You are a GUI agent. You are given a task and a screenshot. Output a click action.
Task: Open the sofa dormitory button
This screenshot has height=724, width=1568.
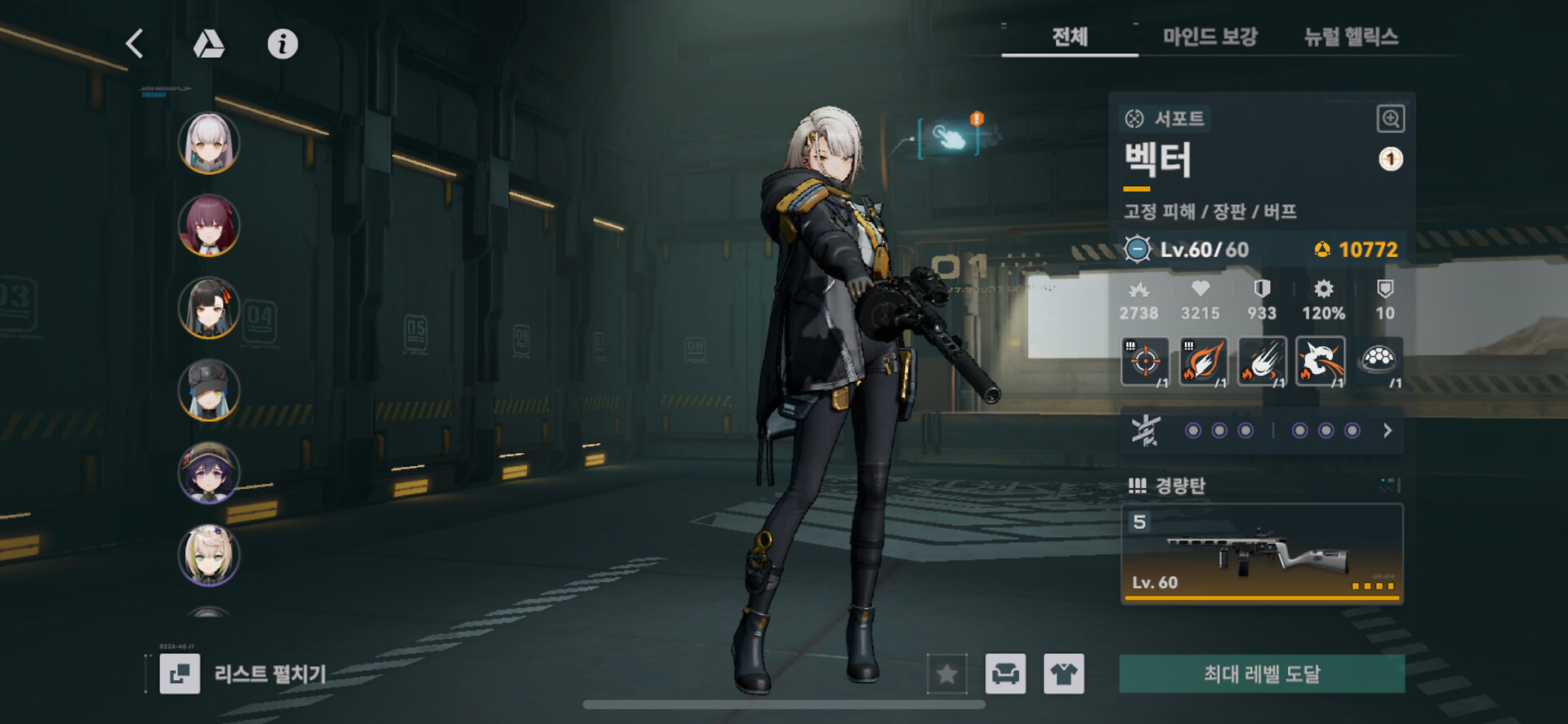[x=1005, y=673]
